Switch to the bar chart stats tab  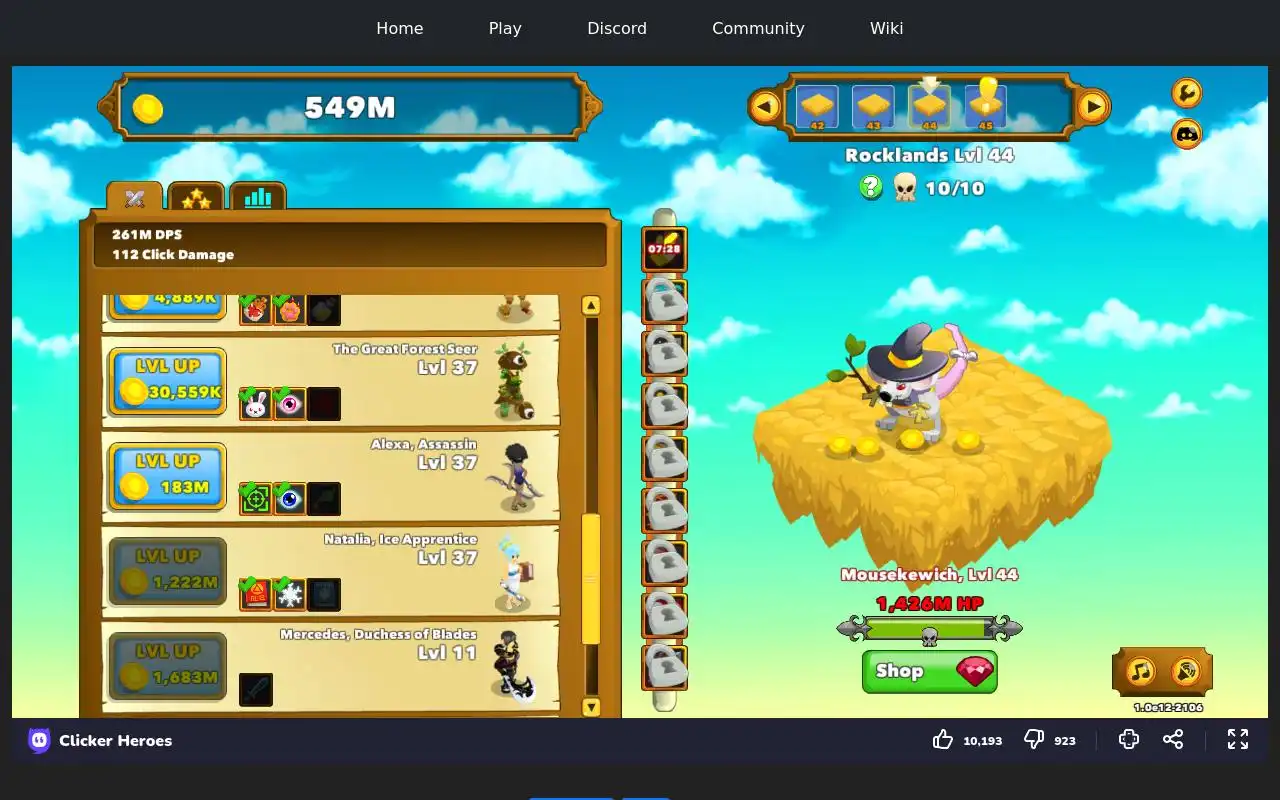pyautogui.click(x=258, y=197)
